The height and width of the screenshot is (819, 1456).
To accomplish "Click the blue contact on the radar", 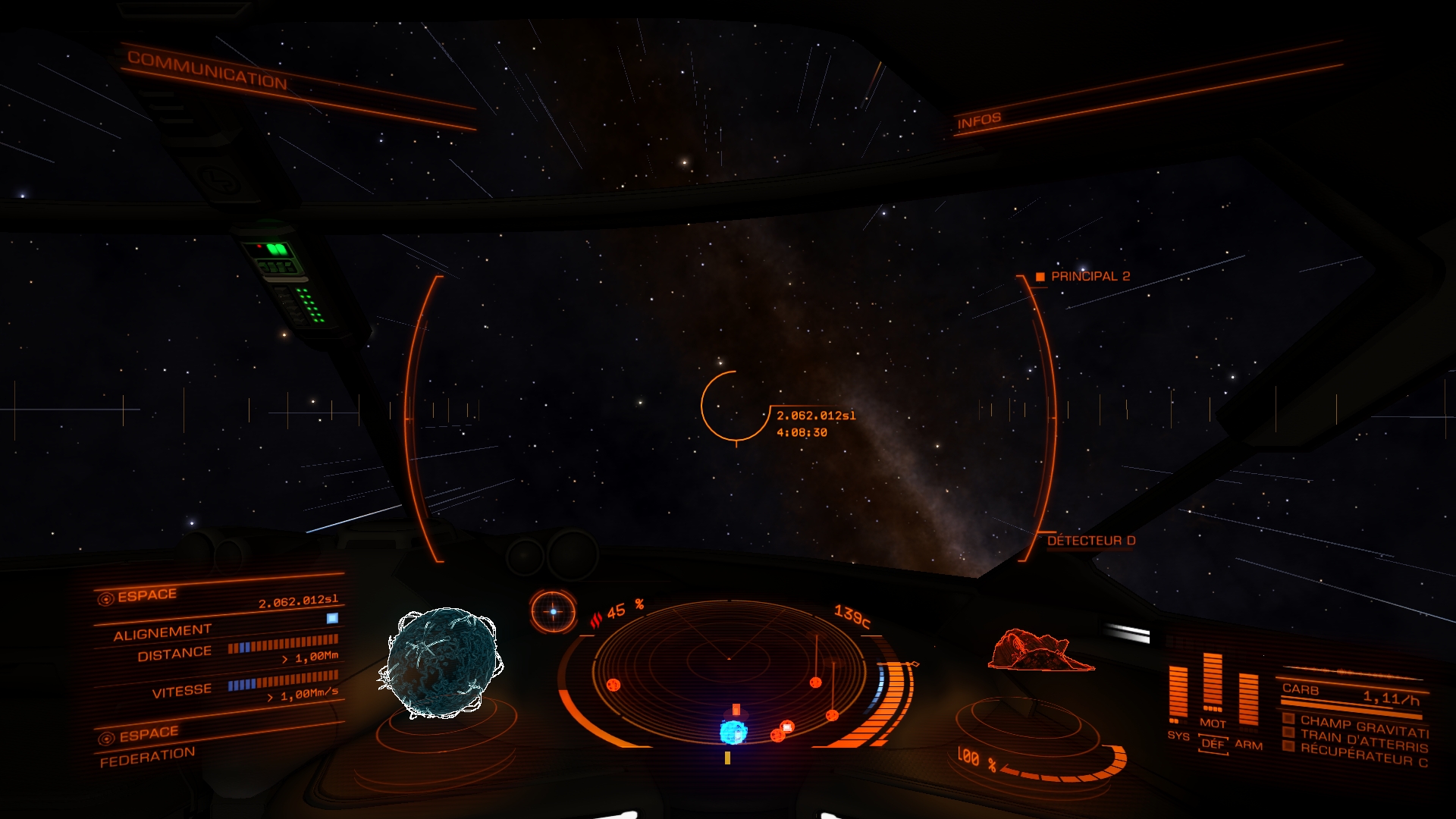I will (733, 732).
